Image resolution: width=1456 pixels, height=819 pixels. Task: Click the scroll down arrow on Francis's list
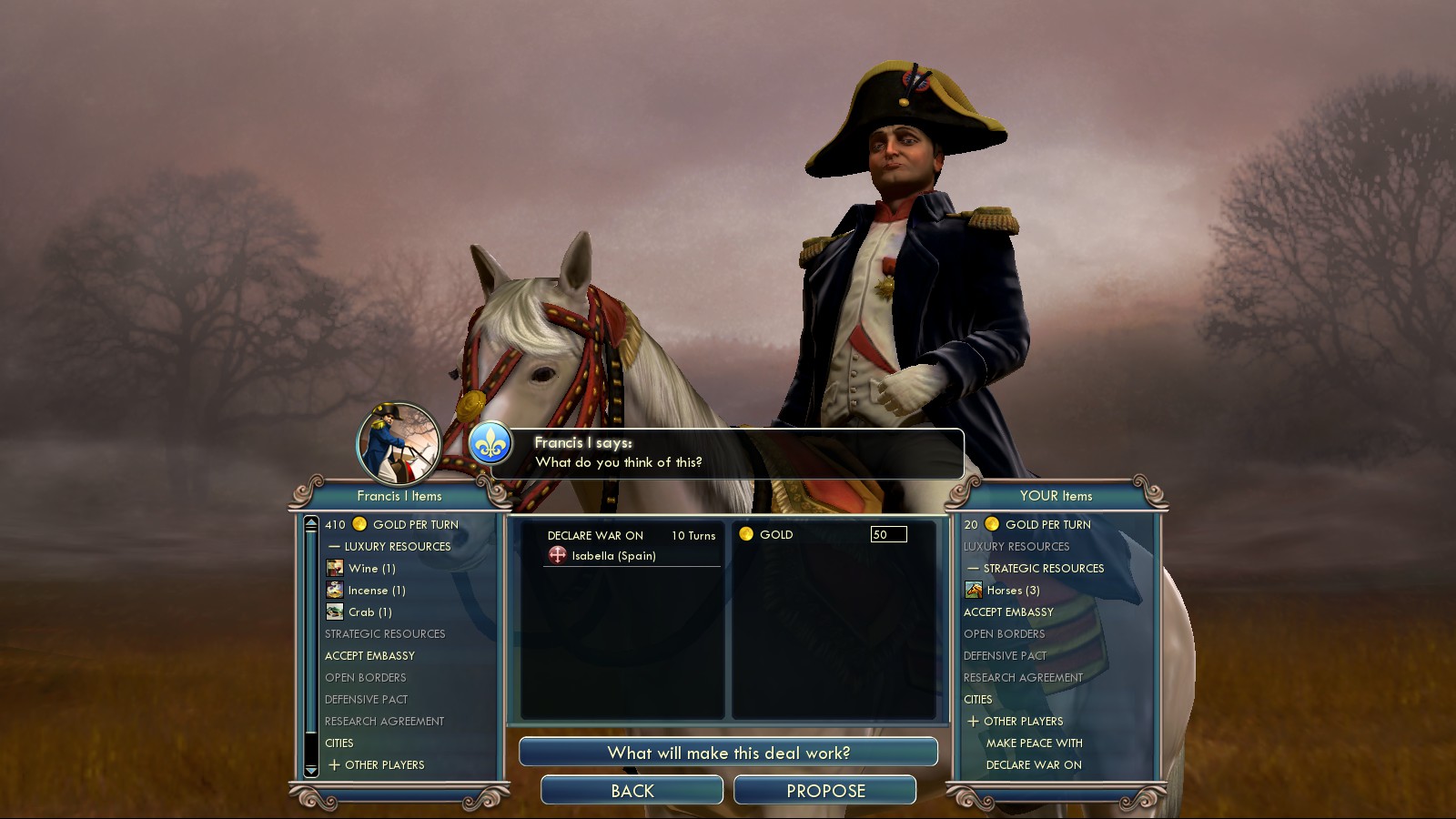(x=311, y=770)
